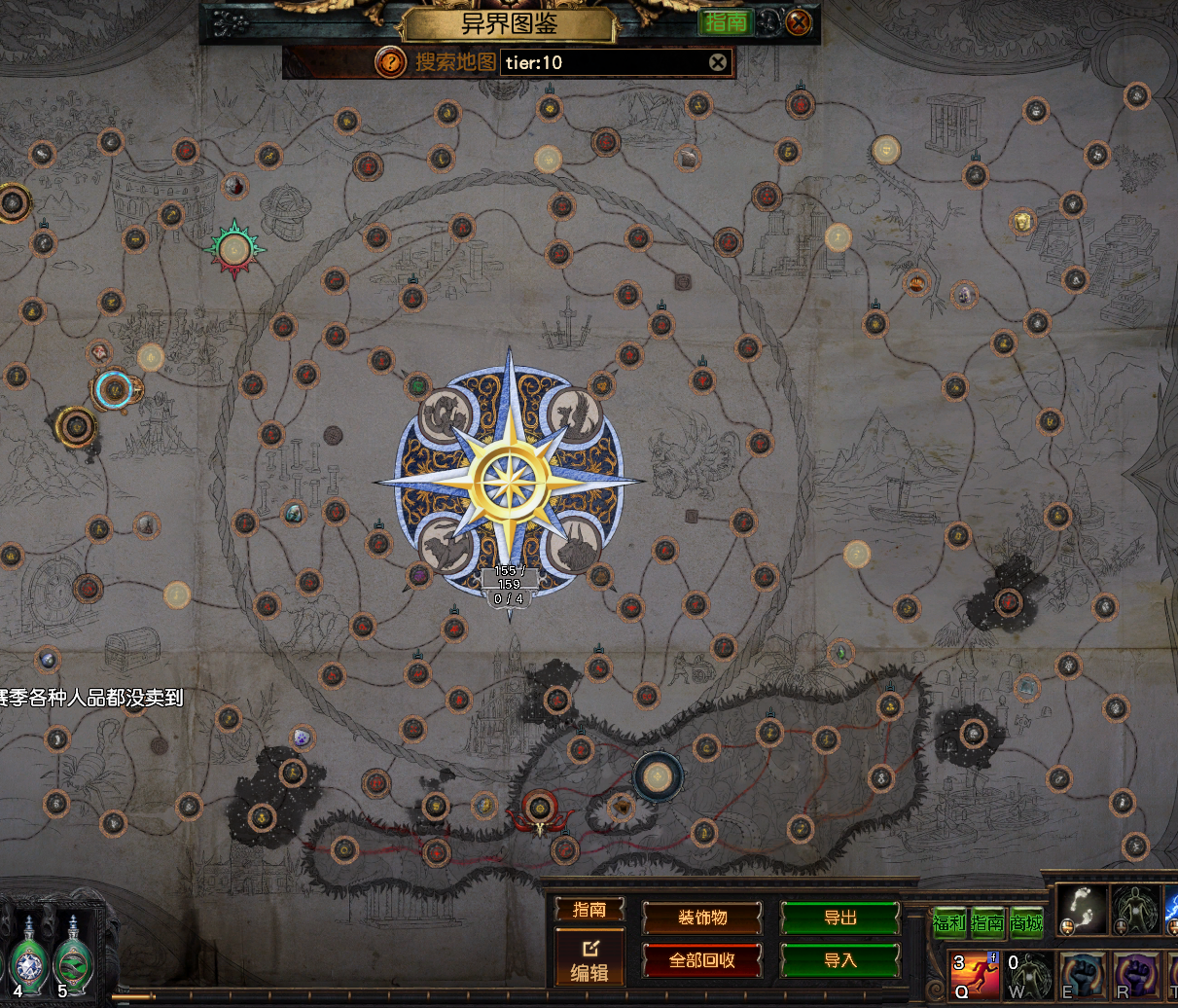Open the search help question mark
The width and height of the screenshot is (1178, 1008).
point(390,62)
